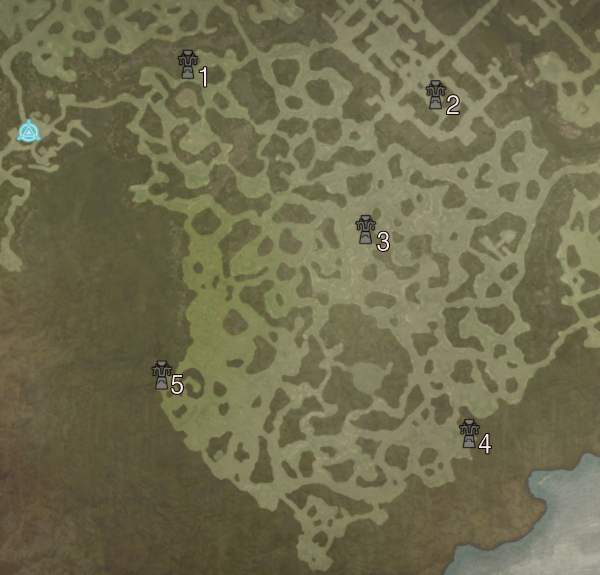The width and height of the screenshot is (600, 575).
Task: Open the statue marker labeled 5
Action: coord(160,375)
